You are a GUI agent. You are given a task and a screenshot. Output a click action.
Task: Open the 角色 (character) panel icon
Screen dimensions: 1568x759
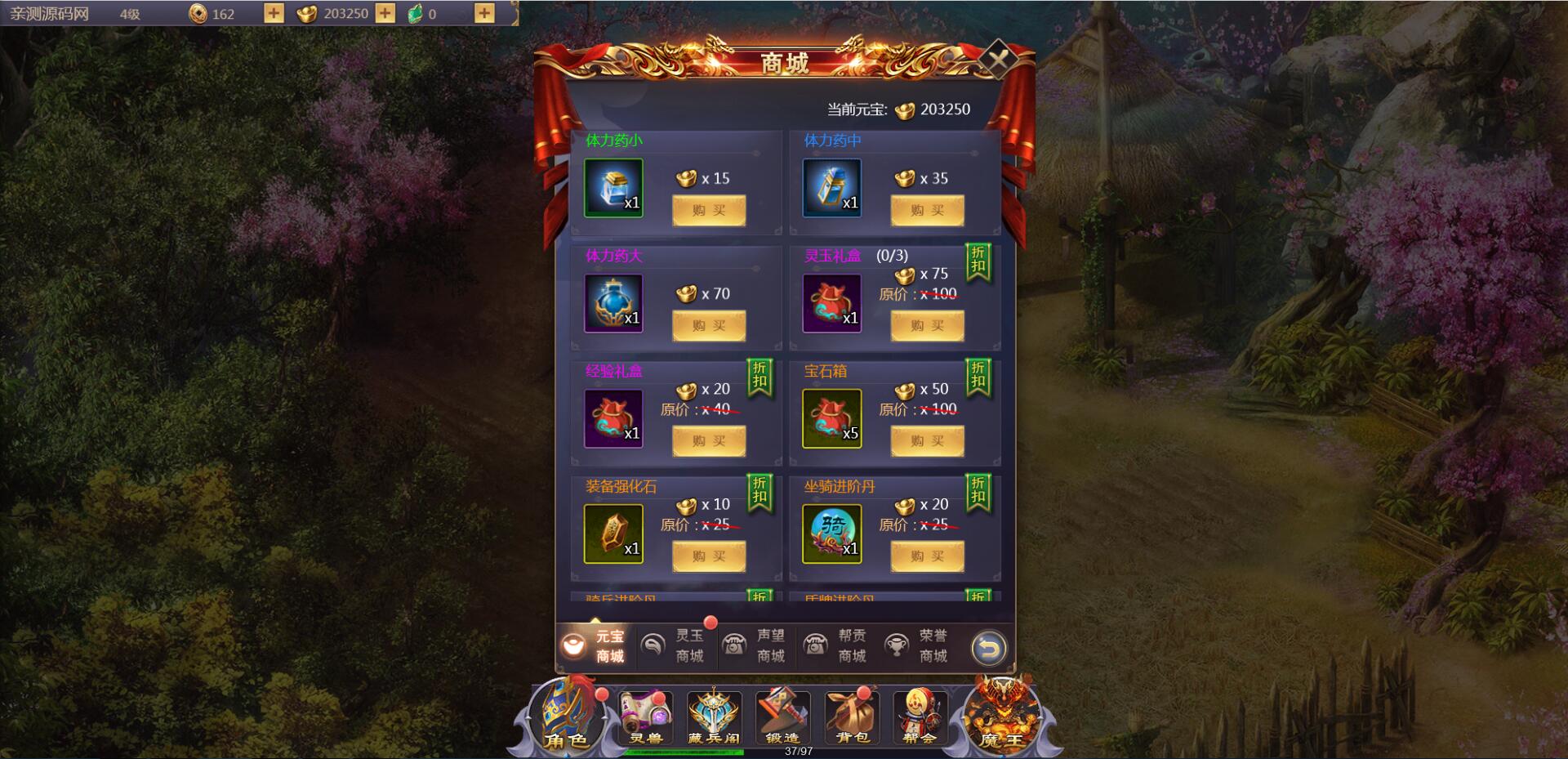566,719
